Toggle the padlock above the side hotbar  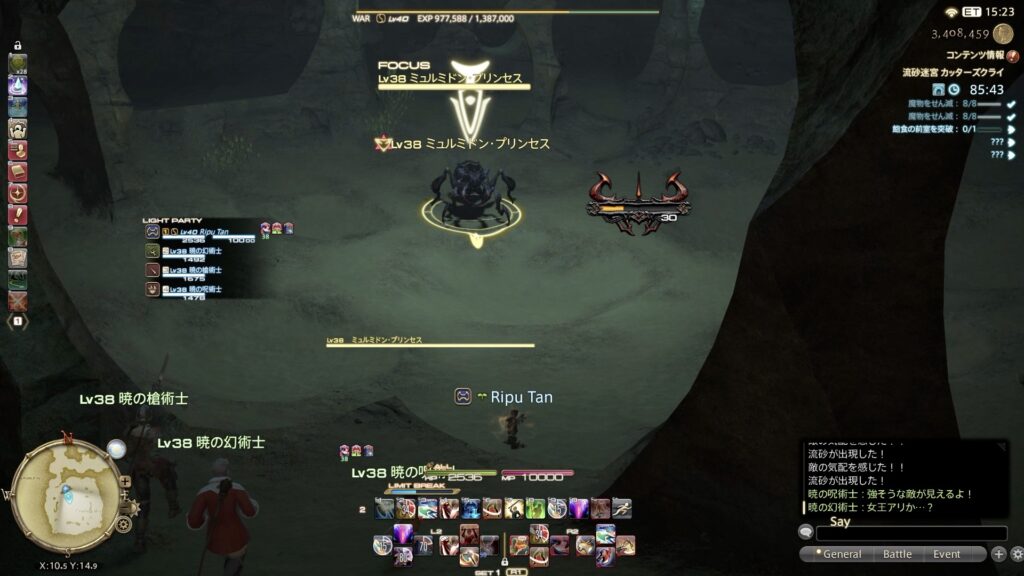click(17, 45)
